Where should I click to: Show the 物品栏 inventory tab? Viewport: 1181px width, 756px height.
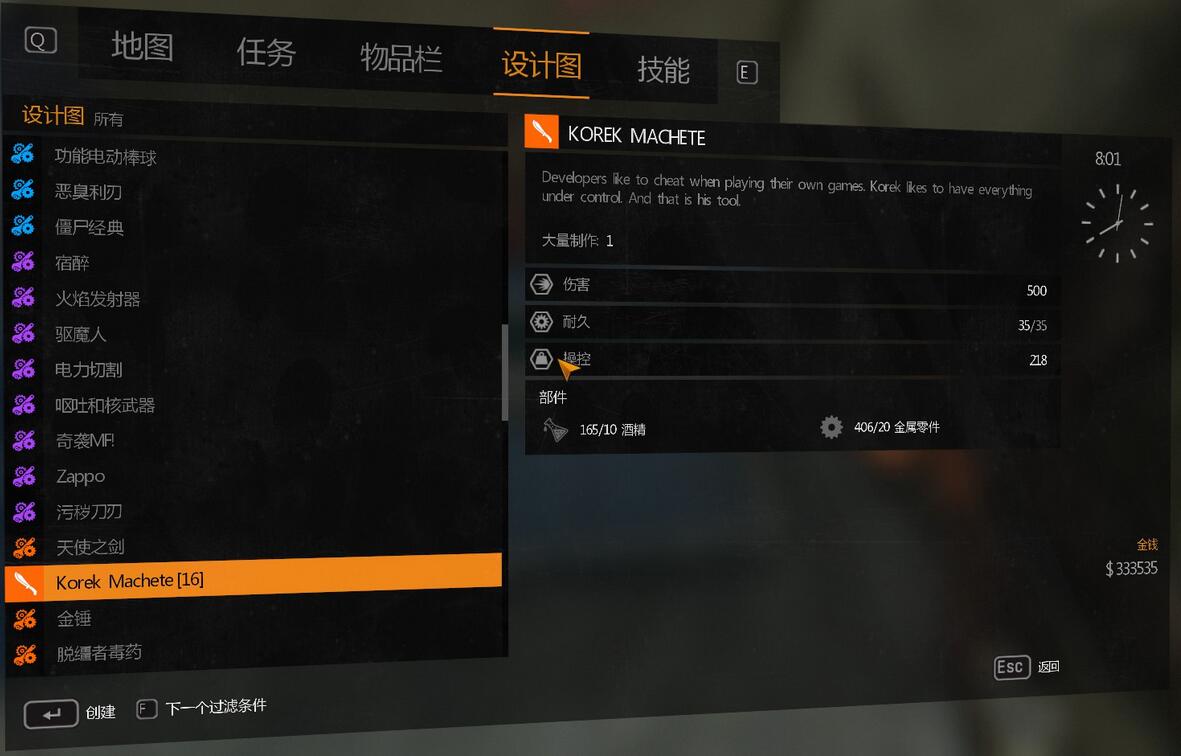[401, 58]
